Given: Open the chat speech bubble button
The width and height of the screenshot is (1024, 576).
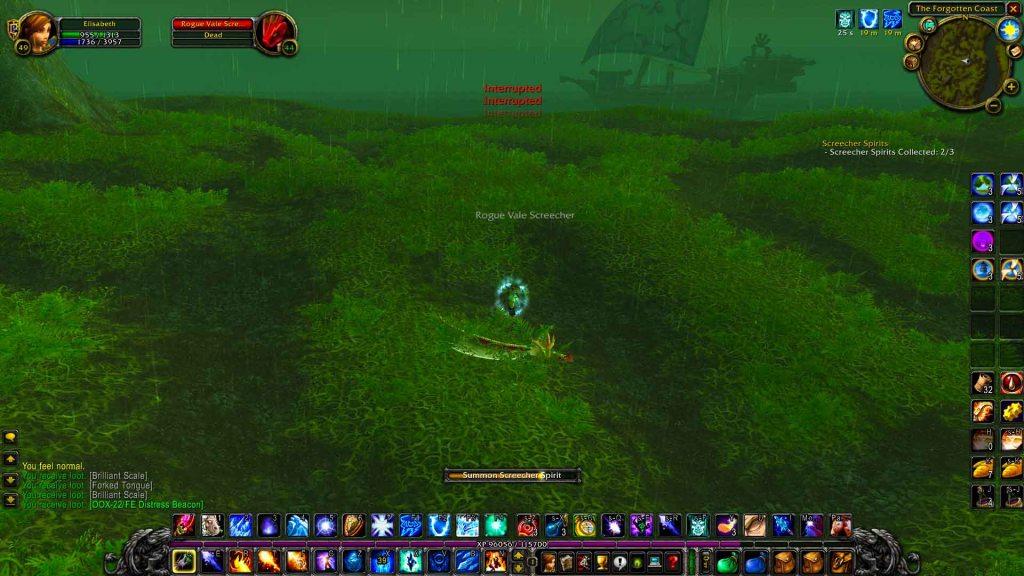Looking at the screenshot, I should pos(10,437).
